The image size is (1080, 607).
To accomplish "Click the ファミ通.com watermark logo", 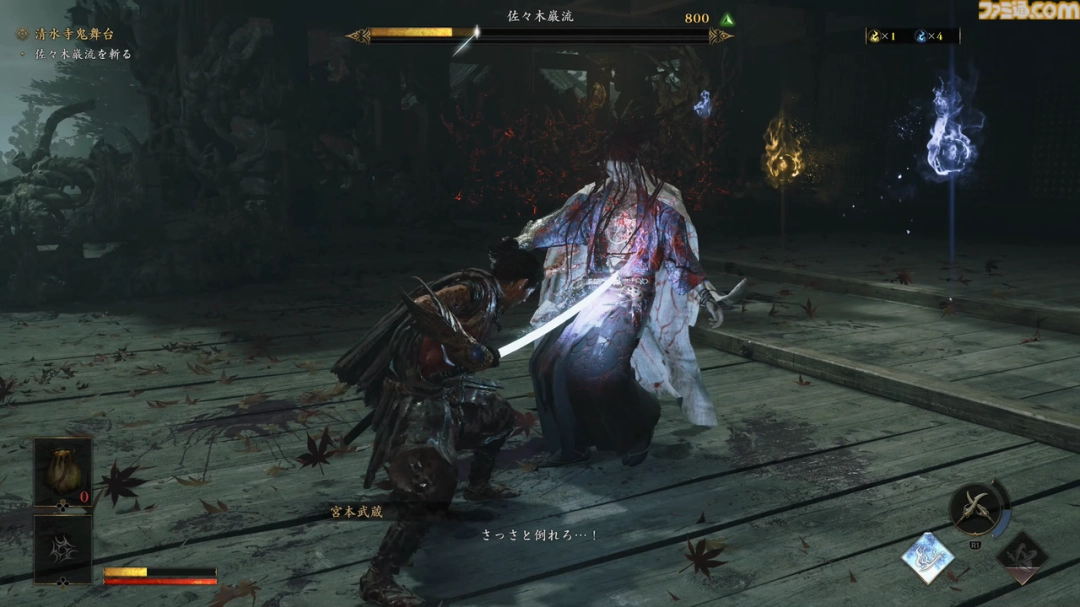I will coord(1030,11).
